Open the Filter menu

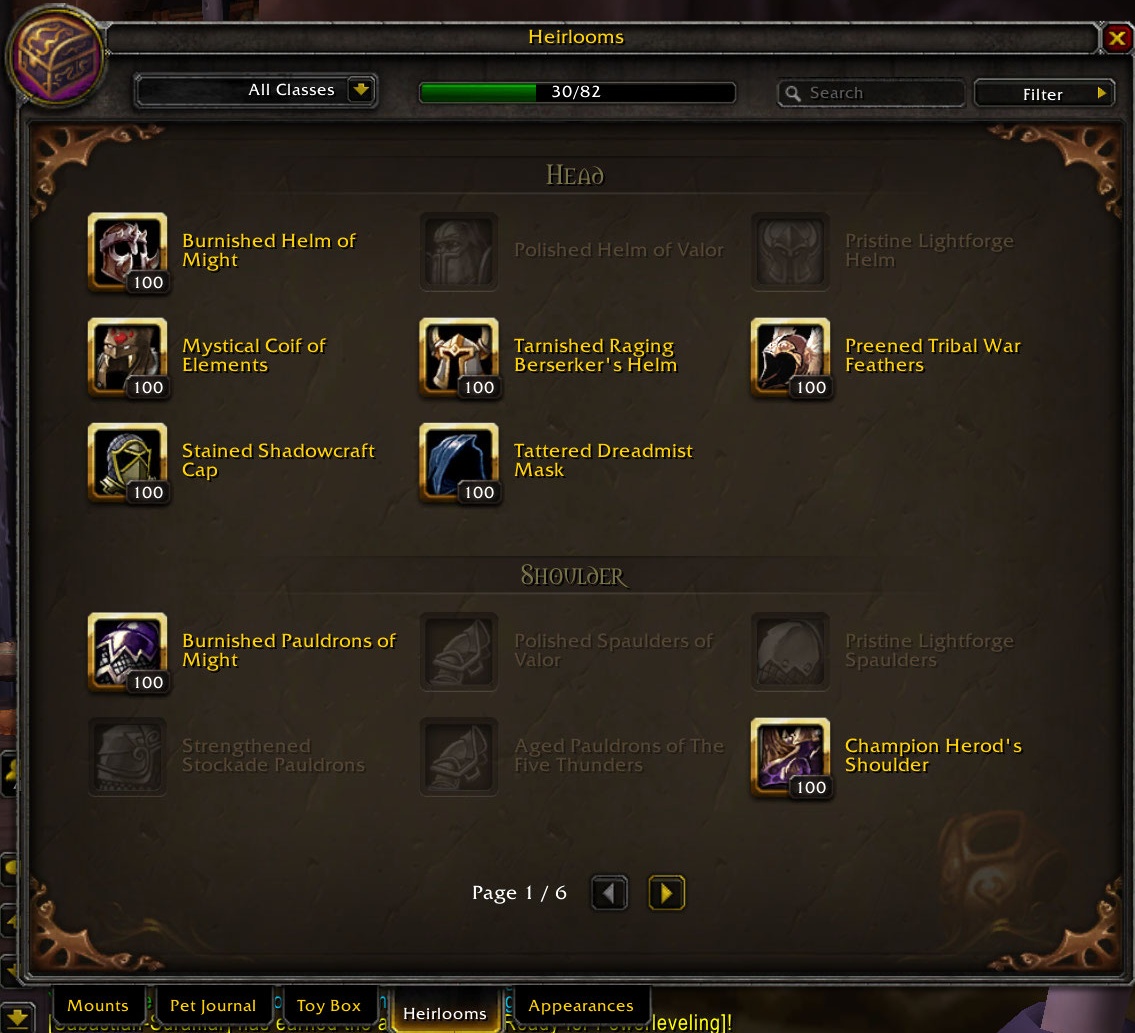coord(1043,94)
